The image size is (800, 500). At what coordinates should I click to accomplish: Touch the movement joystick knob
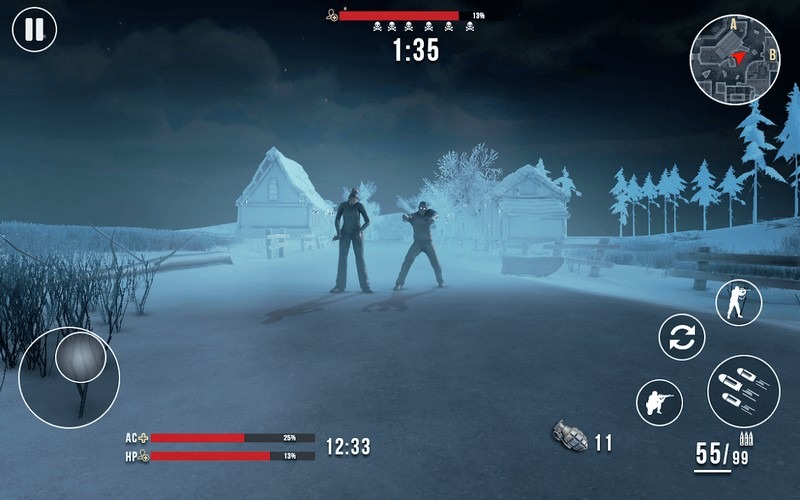[81, 357]
